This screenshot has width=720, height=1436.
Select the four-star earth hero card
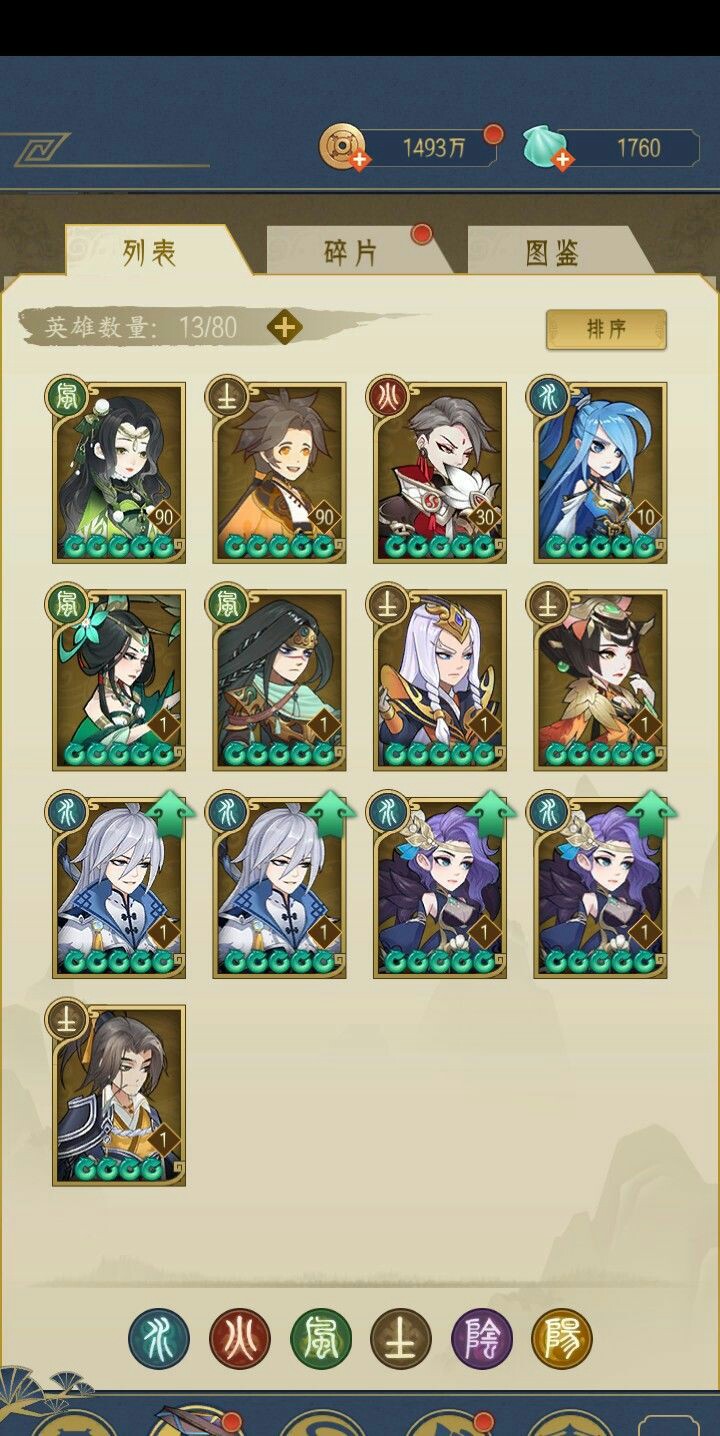click(119, 1096)
